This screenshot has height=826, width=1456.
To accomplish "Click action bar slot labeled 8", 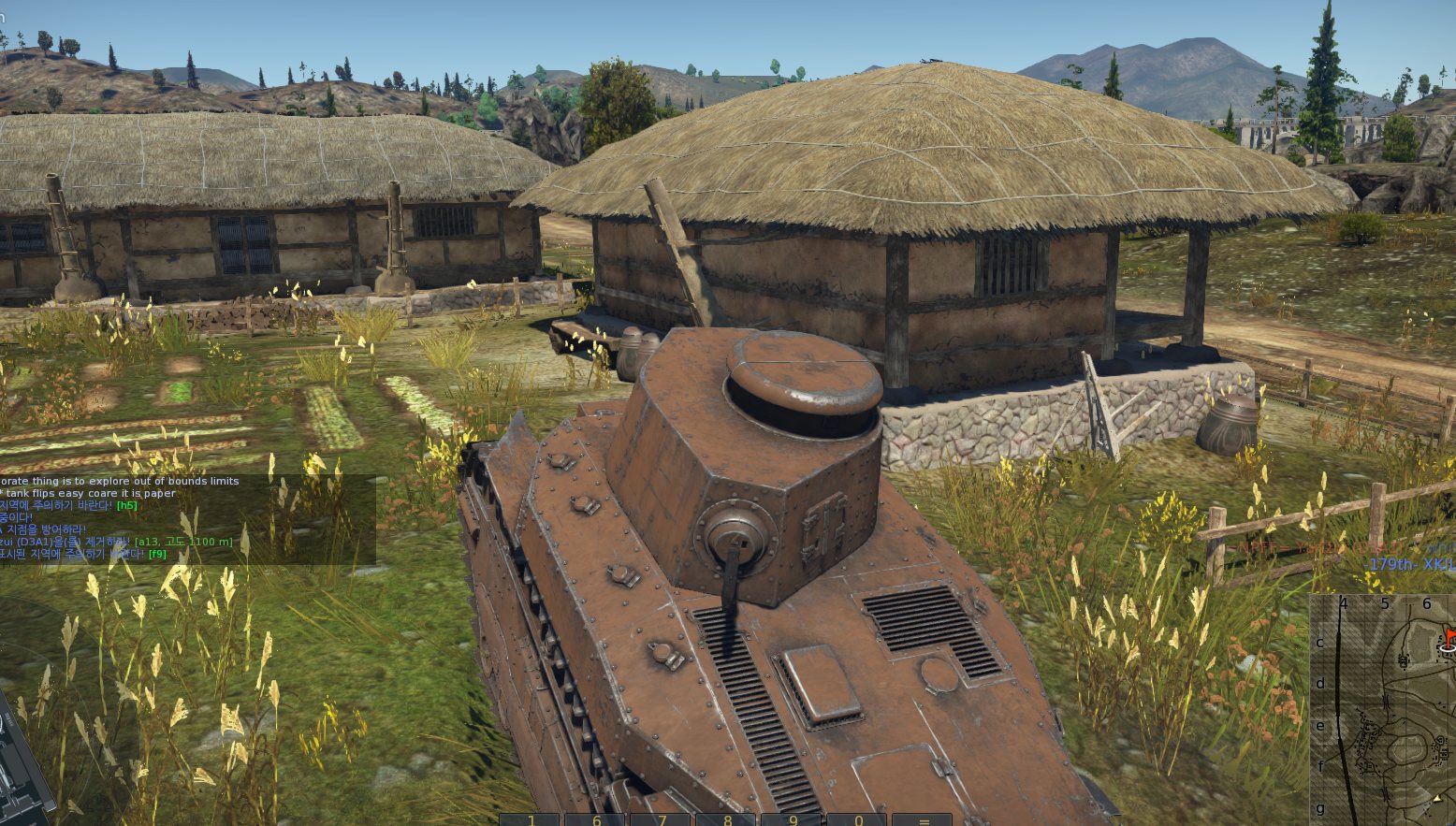I will [727, 819].
